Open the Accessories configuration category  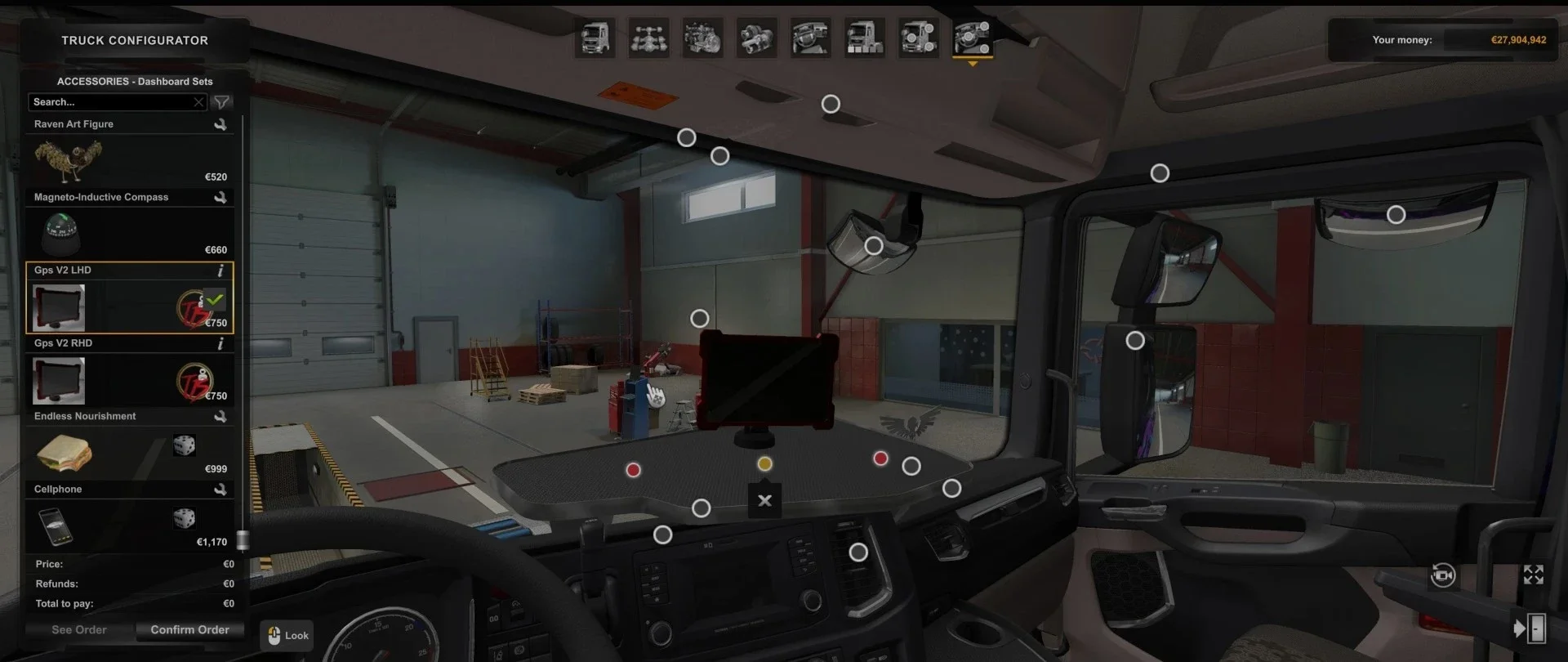click(919, 38)
